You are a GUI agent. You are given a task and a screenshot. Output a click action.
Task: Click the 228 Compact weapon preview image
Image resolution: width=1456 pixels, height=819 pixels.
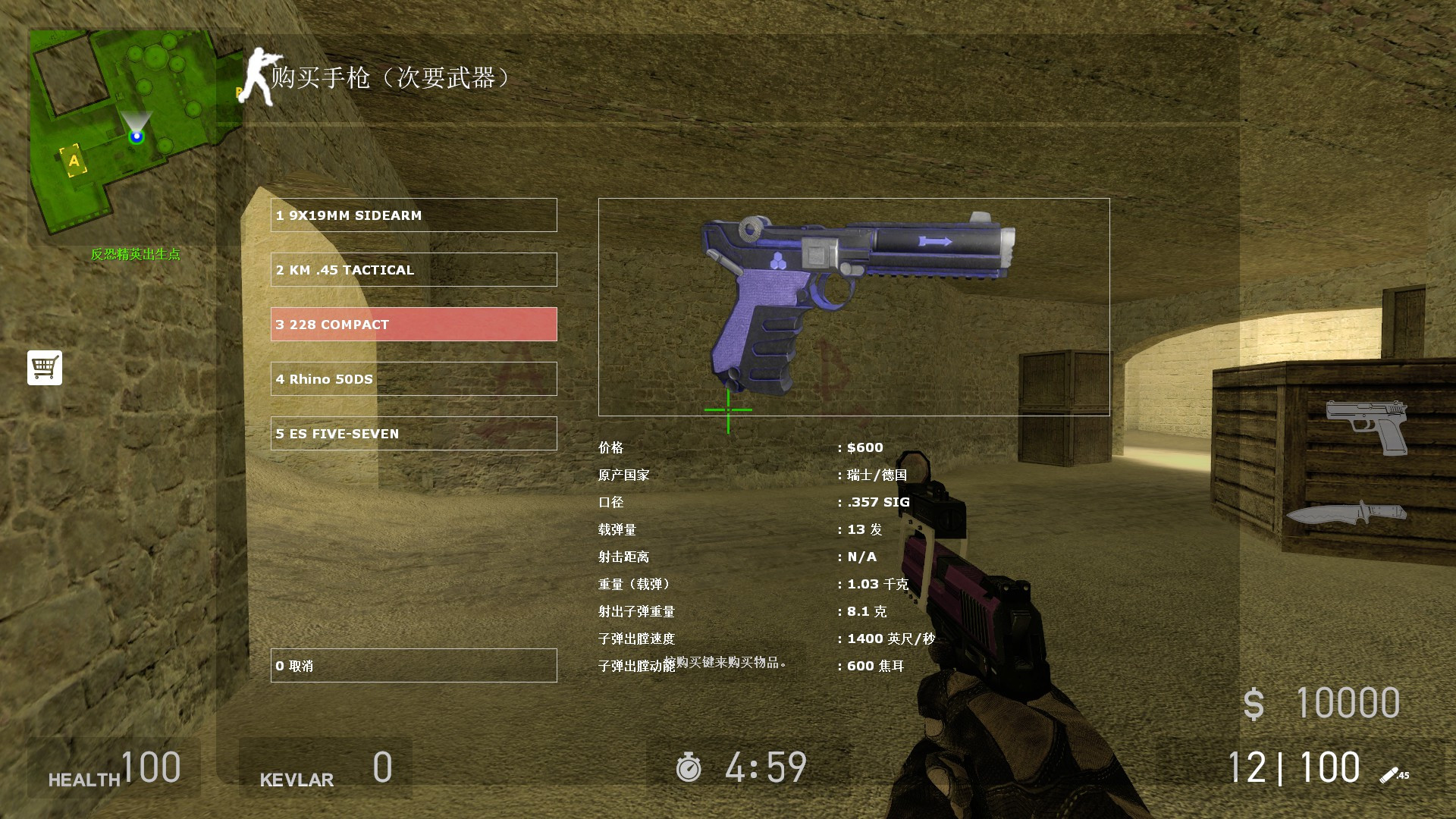tap(854, 303)
